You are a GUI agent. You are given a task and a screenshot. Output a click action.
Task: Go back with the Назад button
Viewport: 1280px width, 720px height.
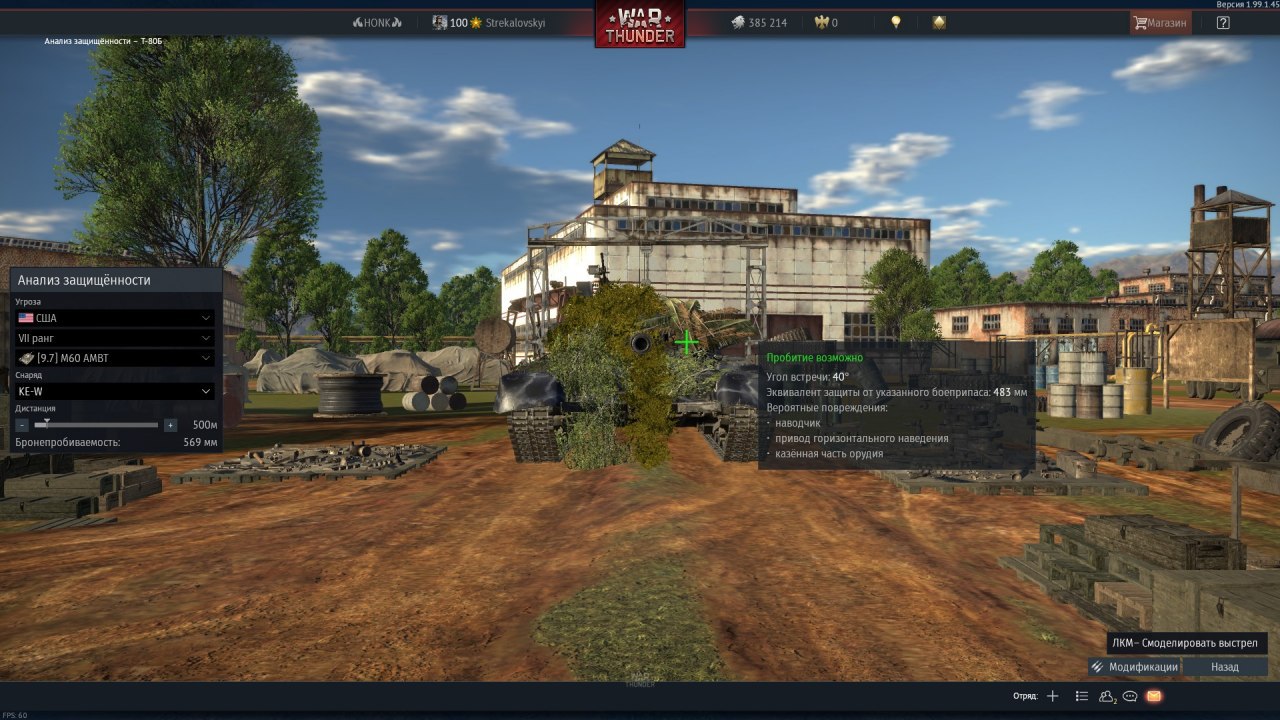pyautogui.click(x=1225, y=667)
